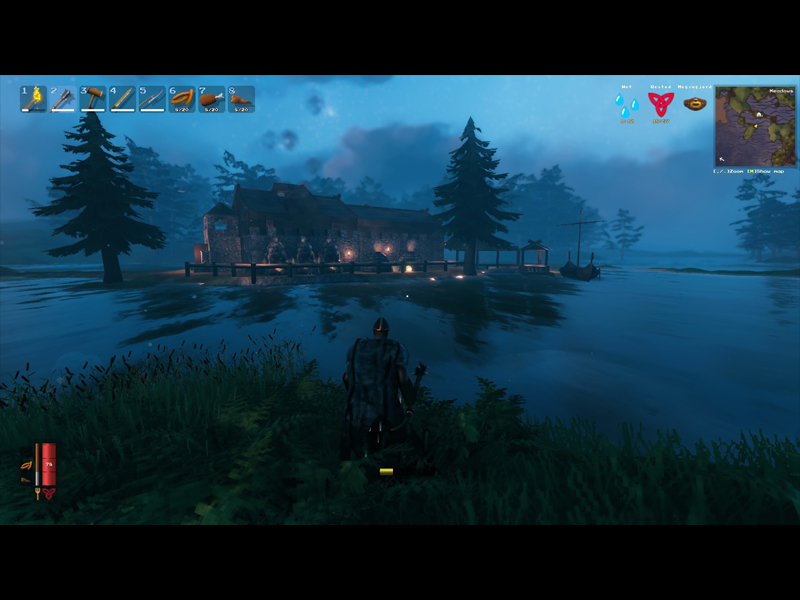
Task: Pick the spear in hotbar slot 5
Action: [151, 98]
